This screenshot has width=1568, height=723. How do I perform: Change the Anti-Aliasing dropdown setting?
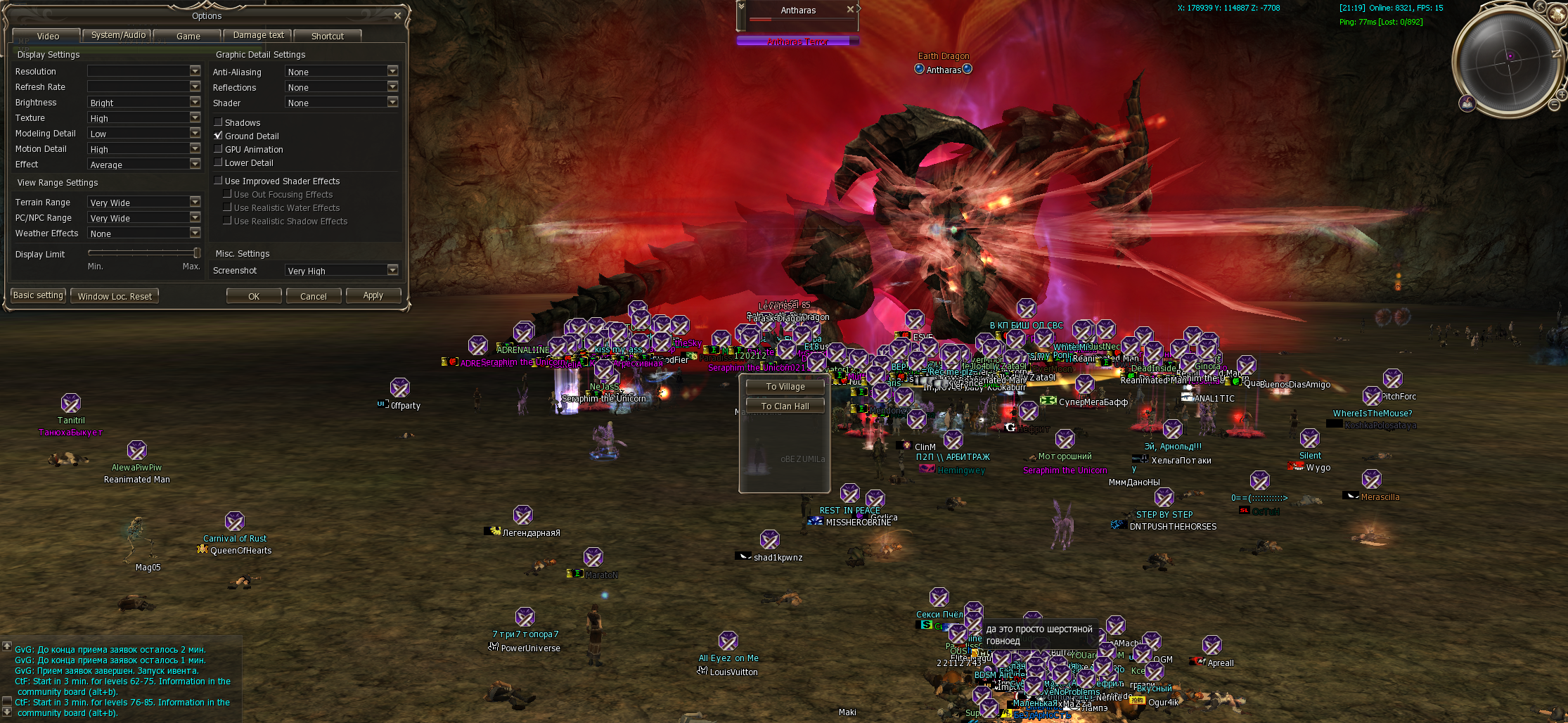tap(392, 71)
